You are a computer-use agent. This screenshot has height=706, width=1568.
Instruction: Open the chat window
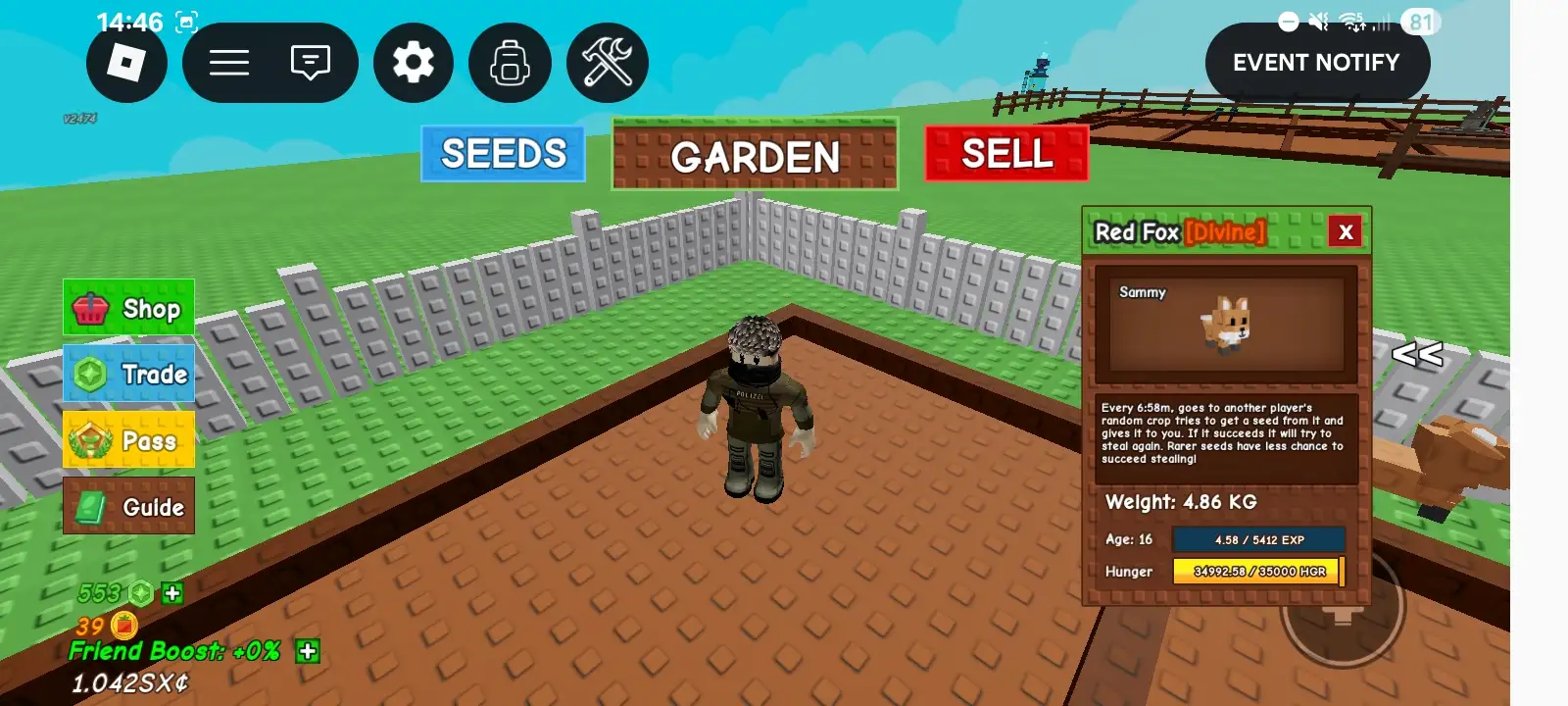tap(310, 64)
